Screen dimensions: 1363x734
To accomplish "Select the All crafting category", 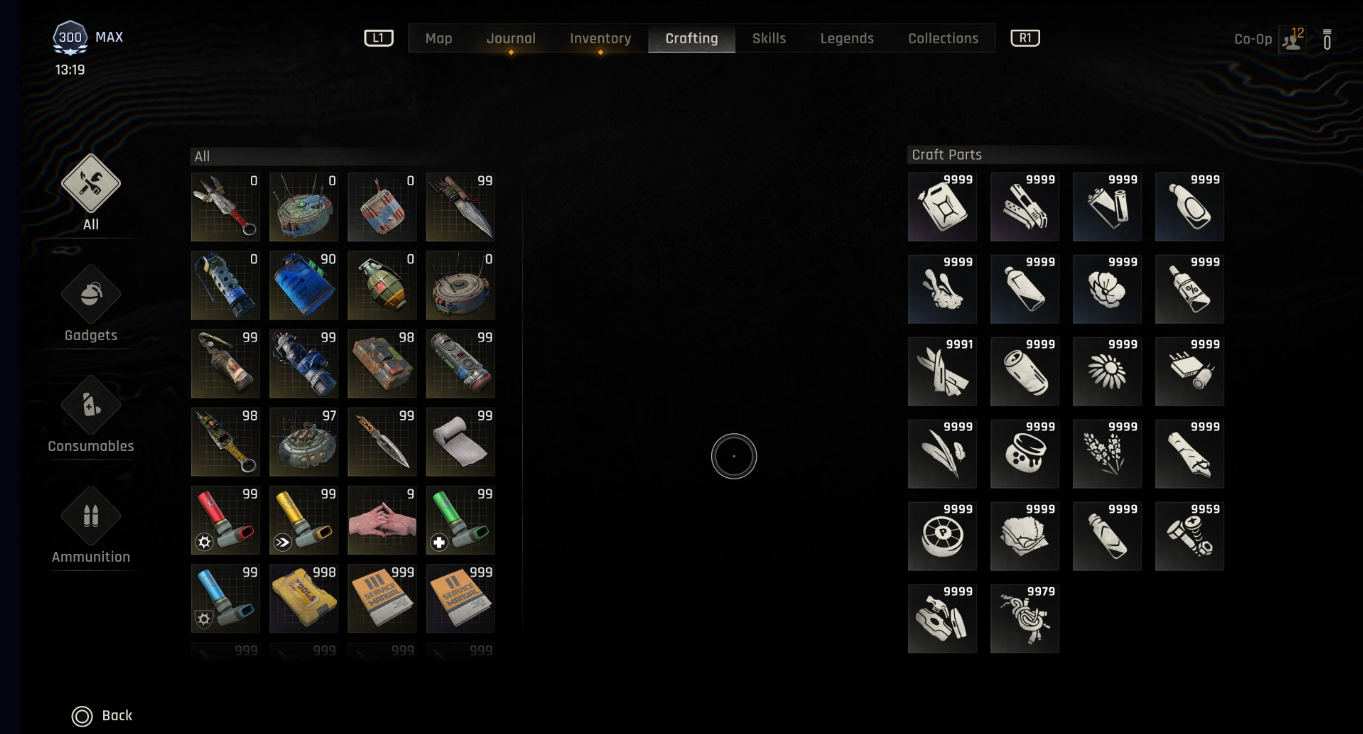I will [x=91, y=194].
